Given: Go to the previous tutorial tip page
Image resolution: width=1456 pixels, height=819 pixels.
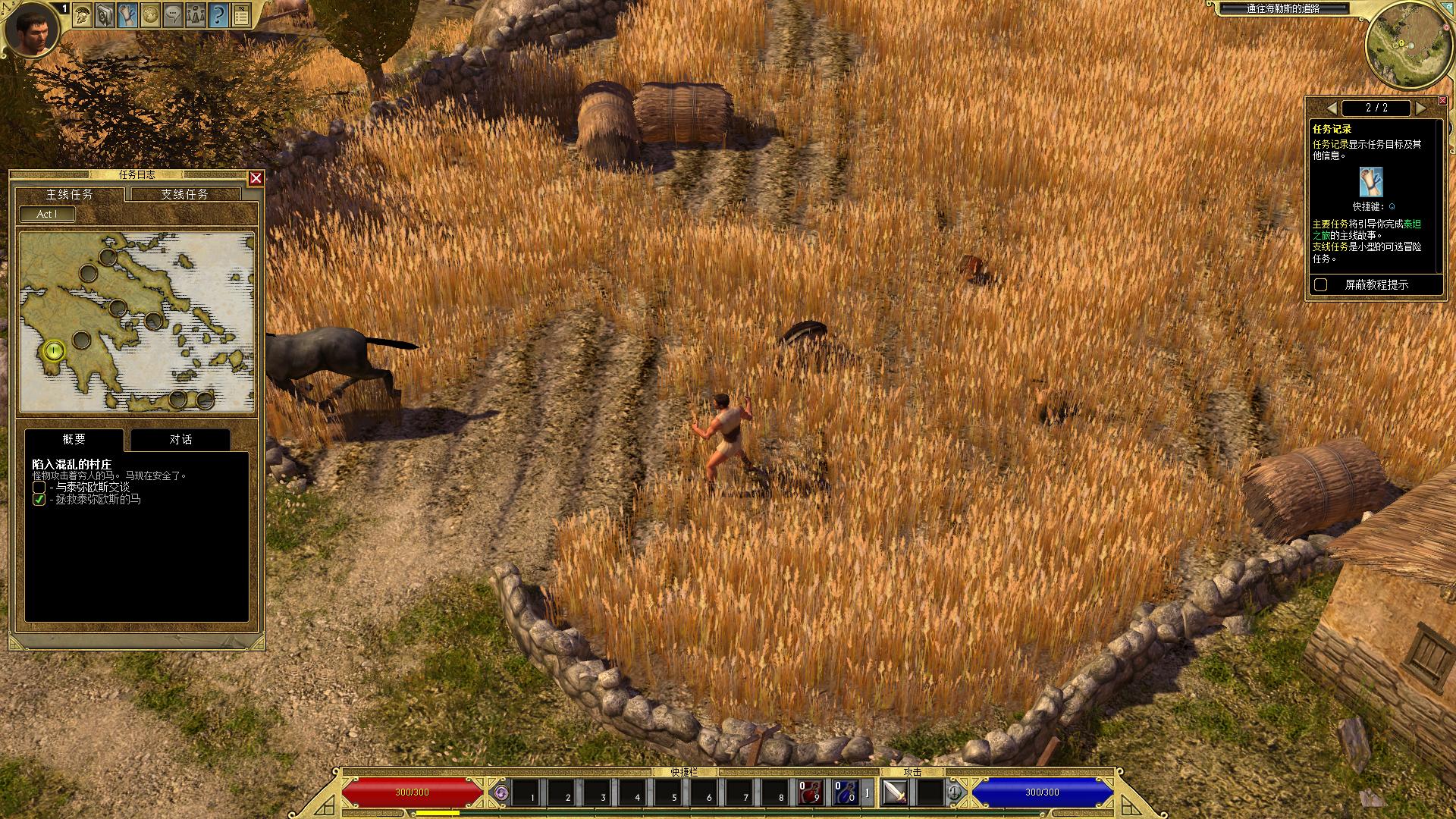Looking at the screenshot, I should coord(1332,108).
